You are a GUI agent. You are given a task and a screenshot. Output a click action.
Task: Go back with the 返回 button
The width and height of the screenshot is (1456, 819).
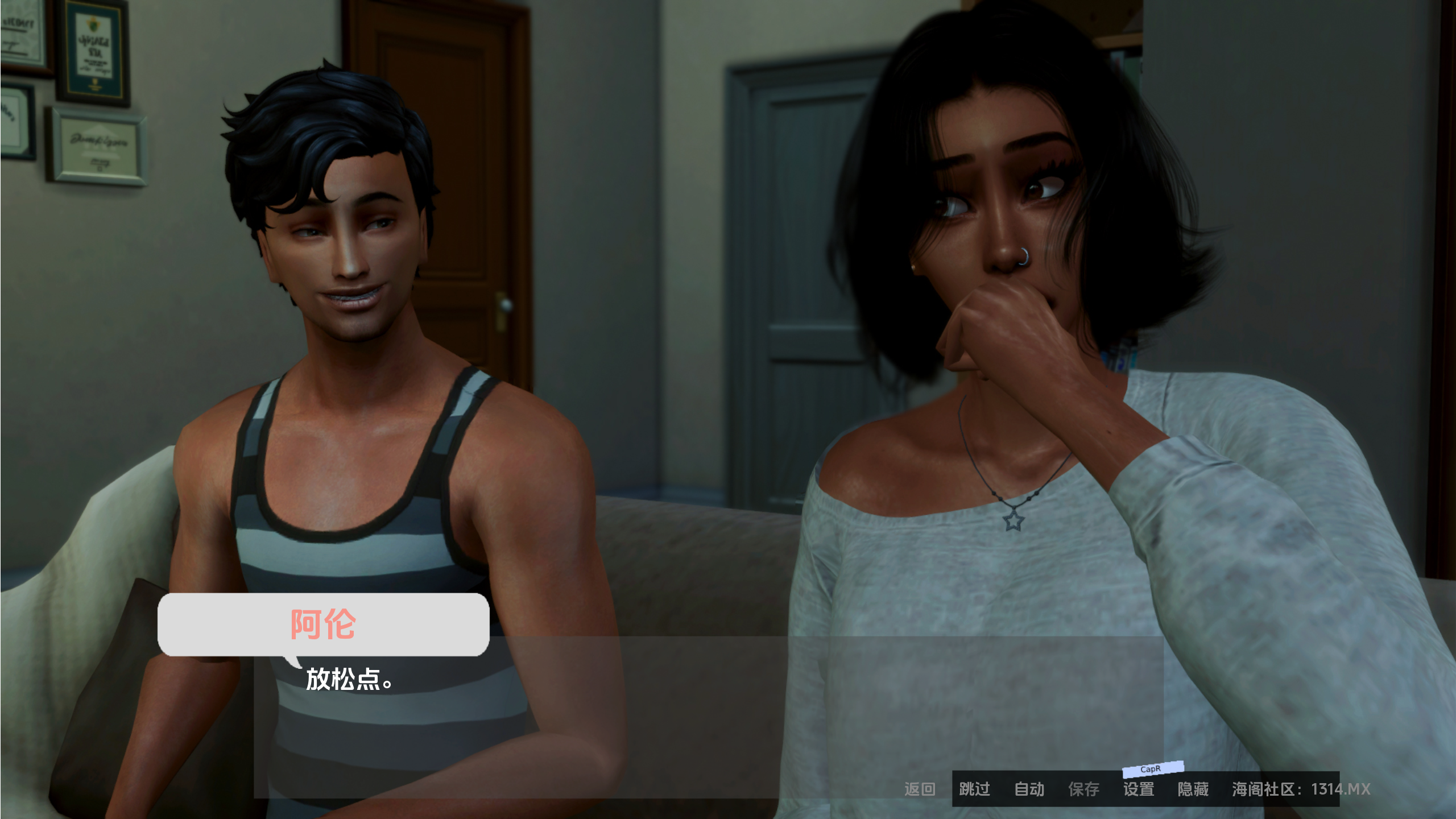920,789
